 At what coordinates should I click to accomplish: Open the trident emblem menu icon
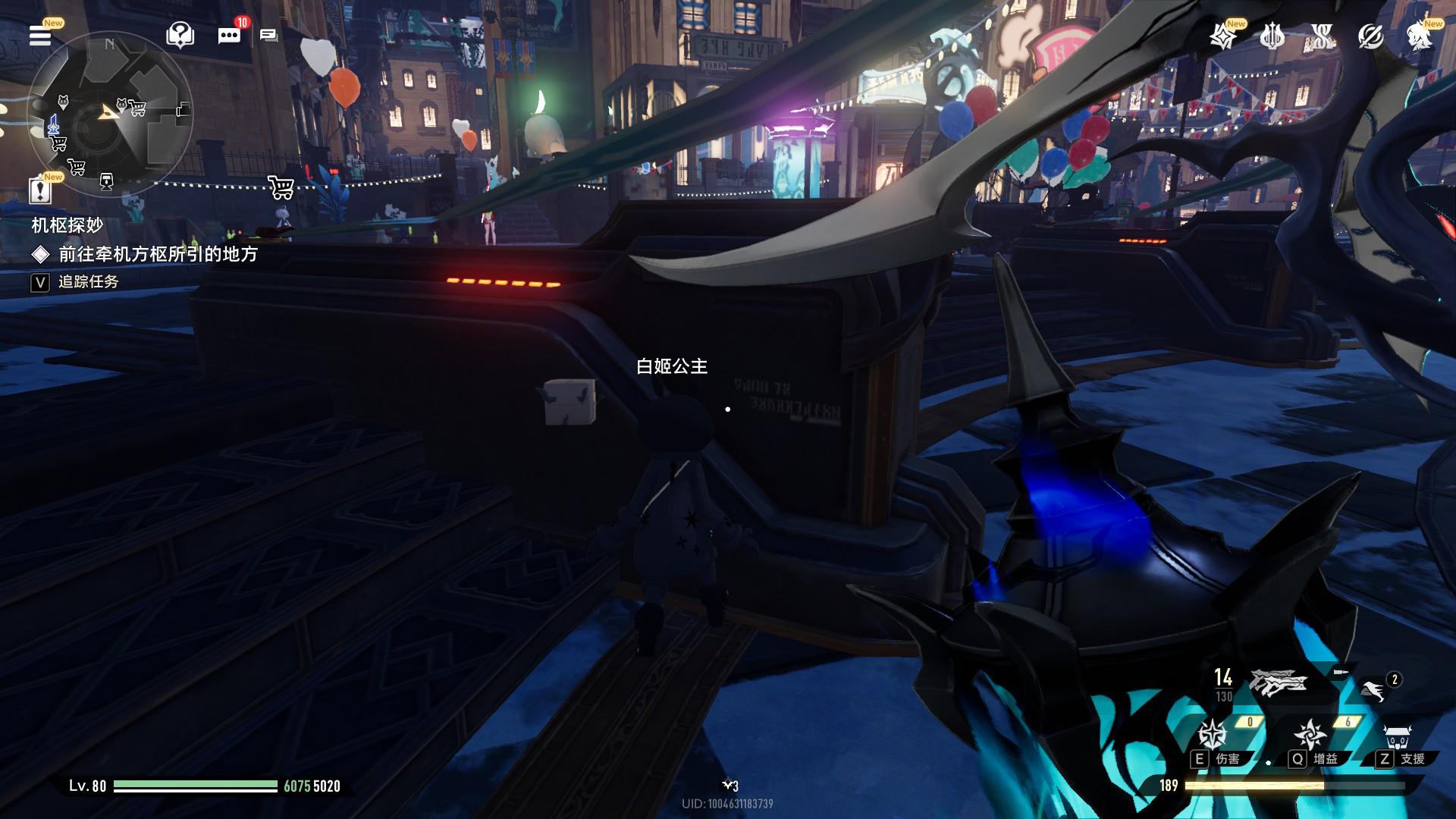click(x=1272, y=36)
